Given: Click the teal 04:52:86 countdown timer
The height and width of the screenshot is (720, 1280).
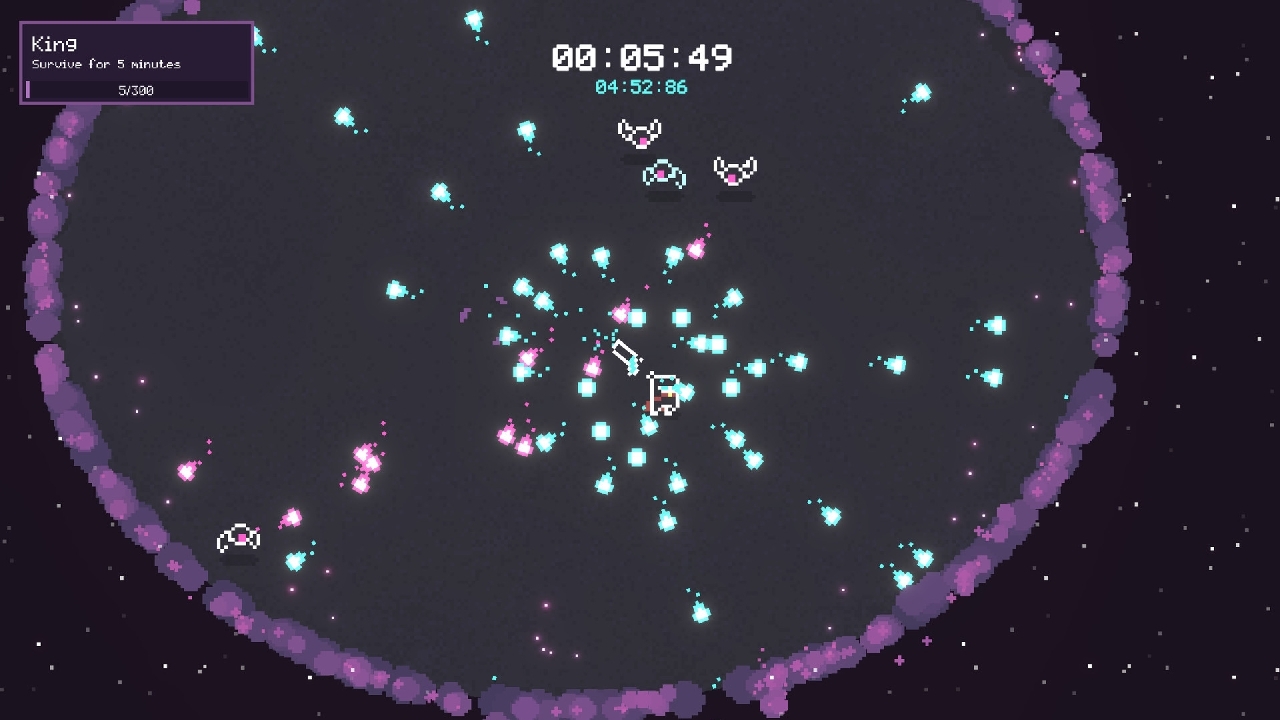Looking at the screenshot, I should (640, 87).
